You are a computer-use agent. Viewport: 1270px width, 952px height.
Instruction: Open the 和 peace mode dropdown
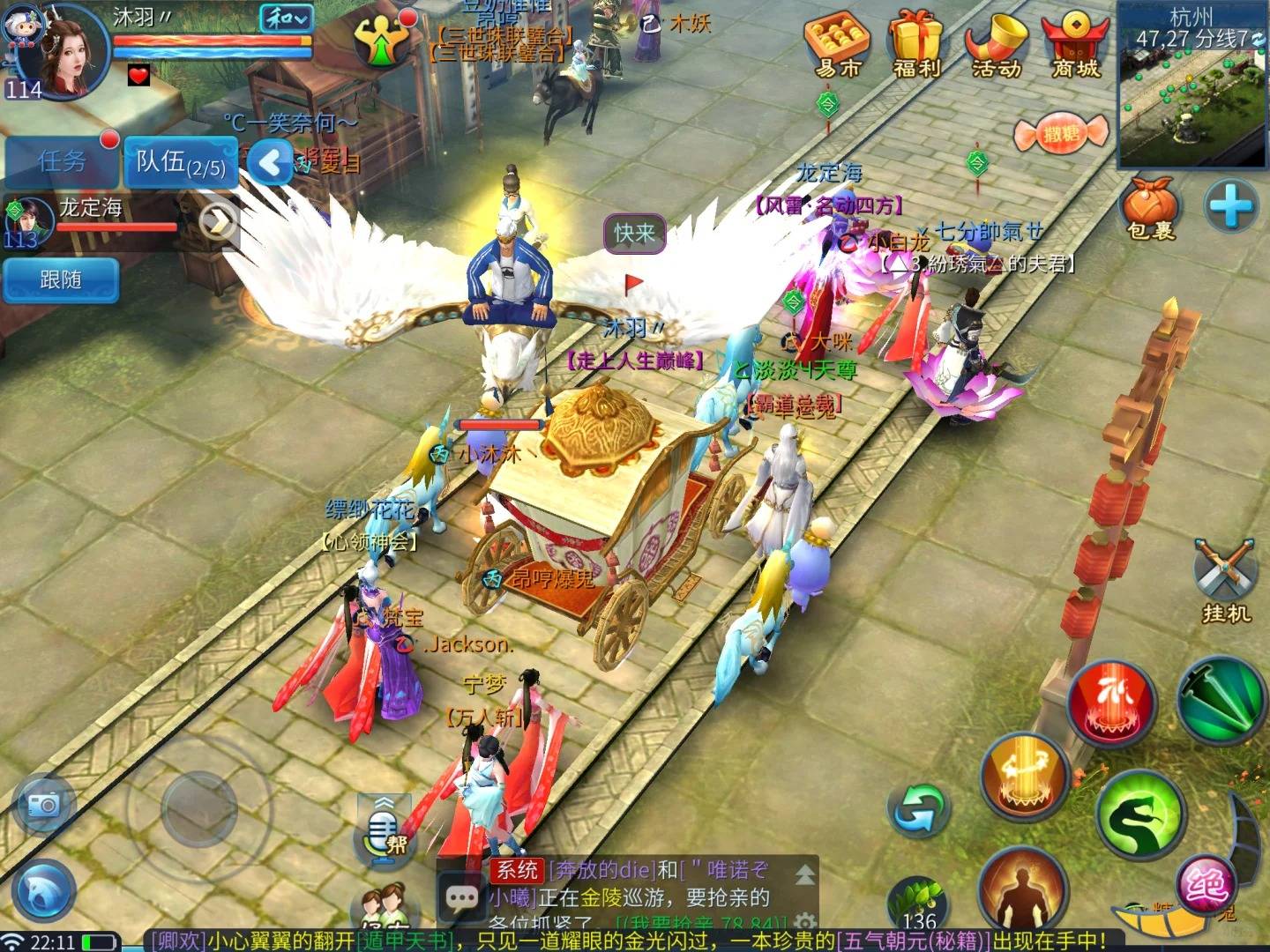[286, 19]
